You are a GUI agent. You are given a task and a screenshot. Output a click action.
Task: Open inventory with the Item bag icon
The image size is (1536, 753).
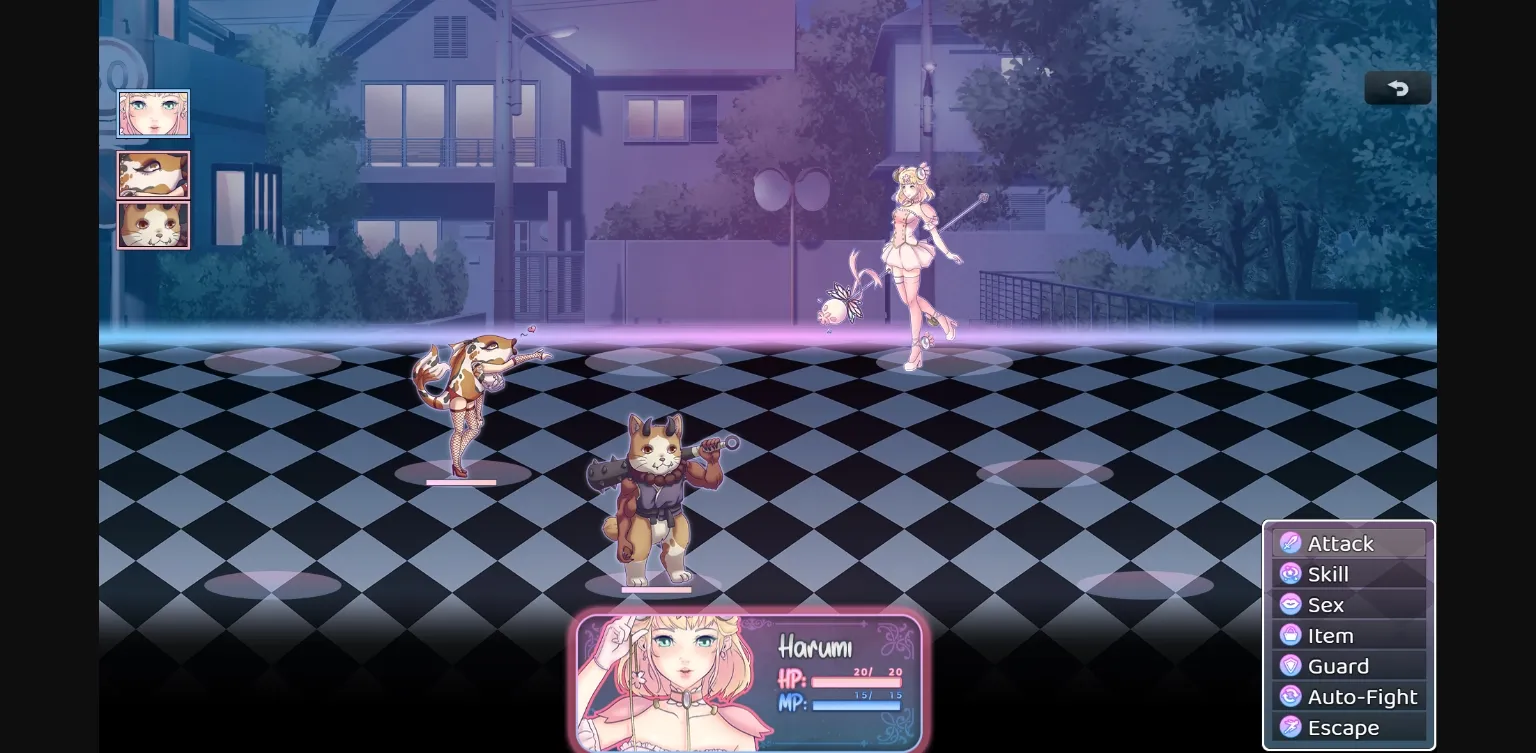(1290, 635)
